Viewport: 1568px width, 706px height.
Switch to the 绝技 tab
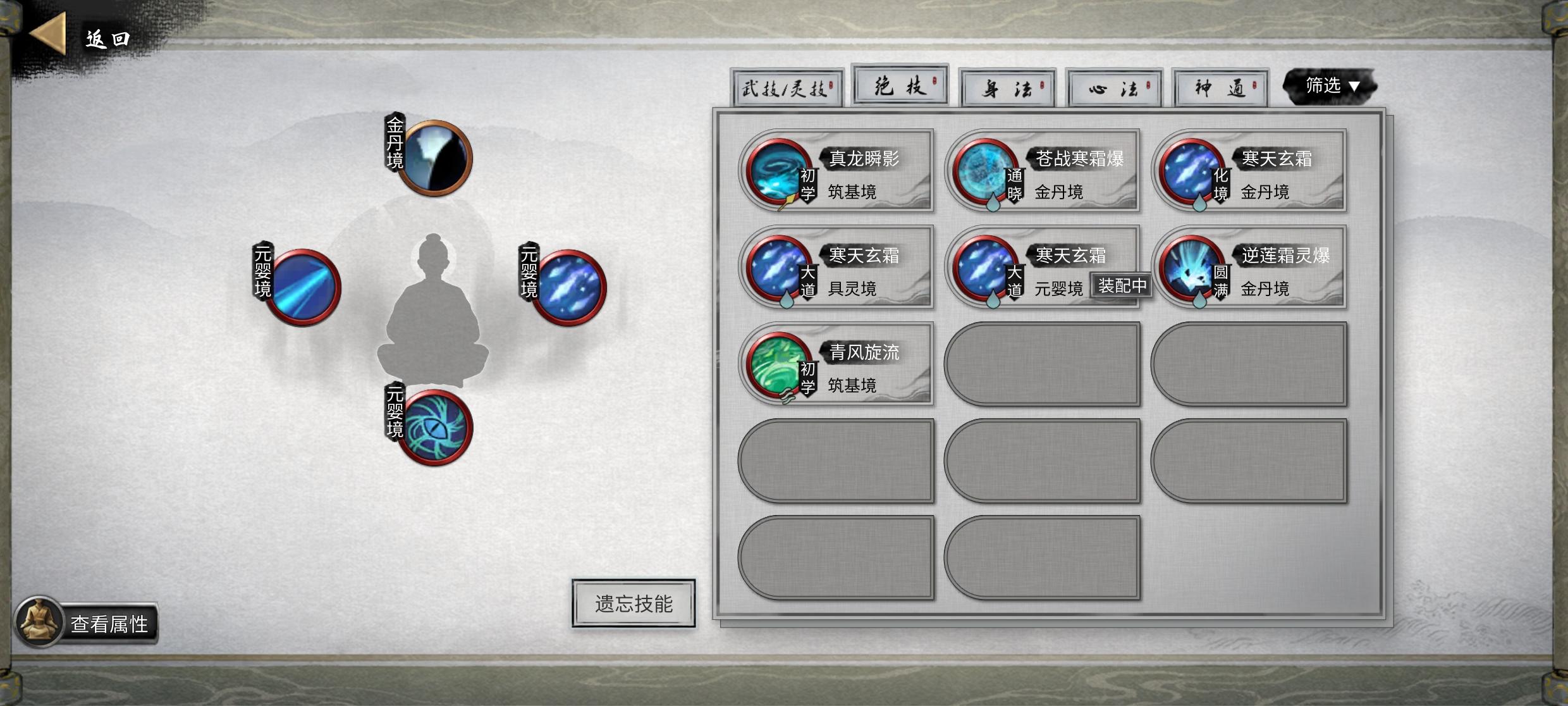[x=900, y=85]
